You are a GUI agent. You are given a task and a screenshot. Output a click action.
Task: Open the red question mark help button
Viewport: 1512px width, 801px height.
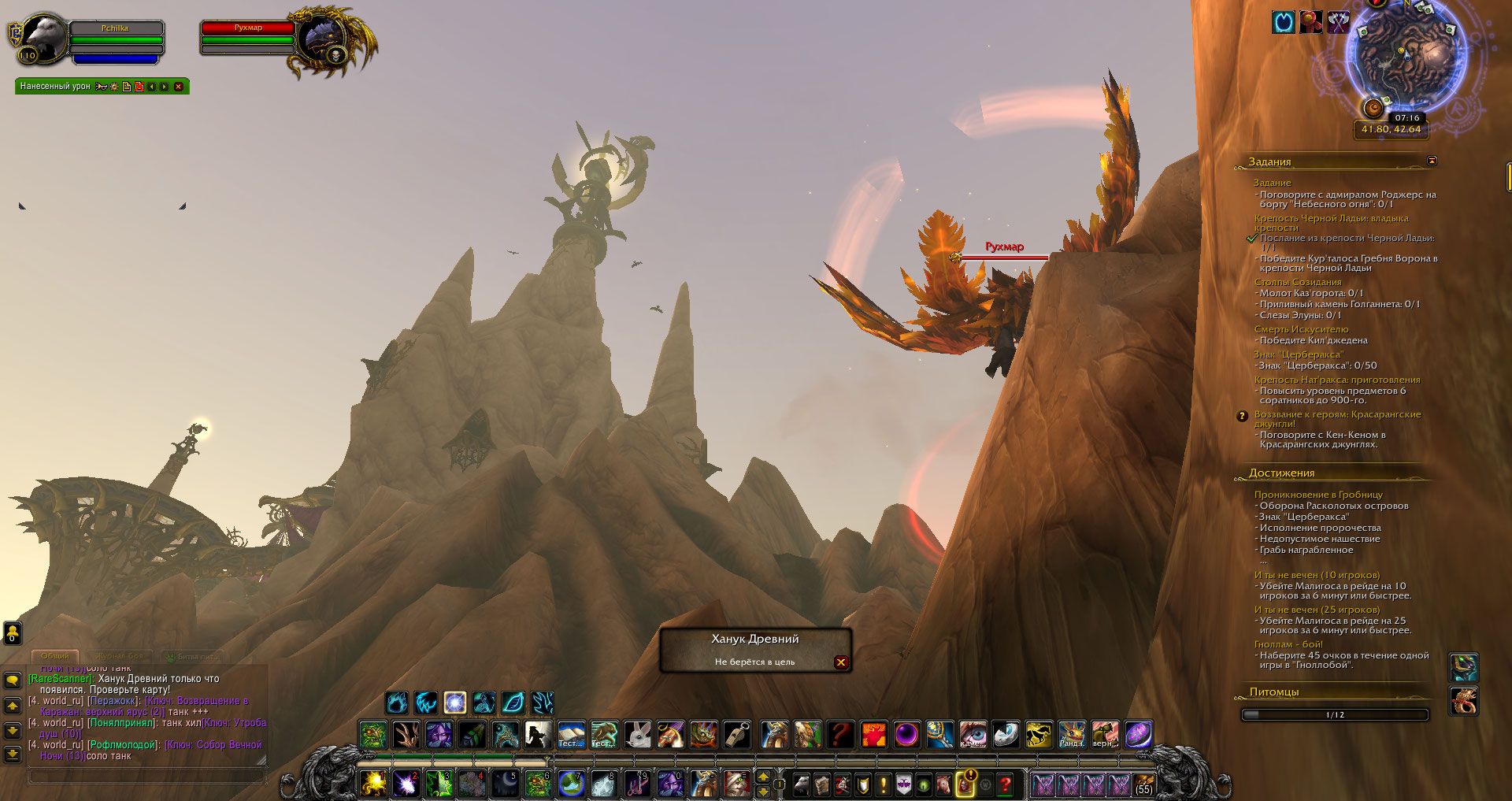[1006, 784]
